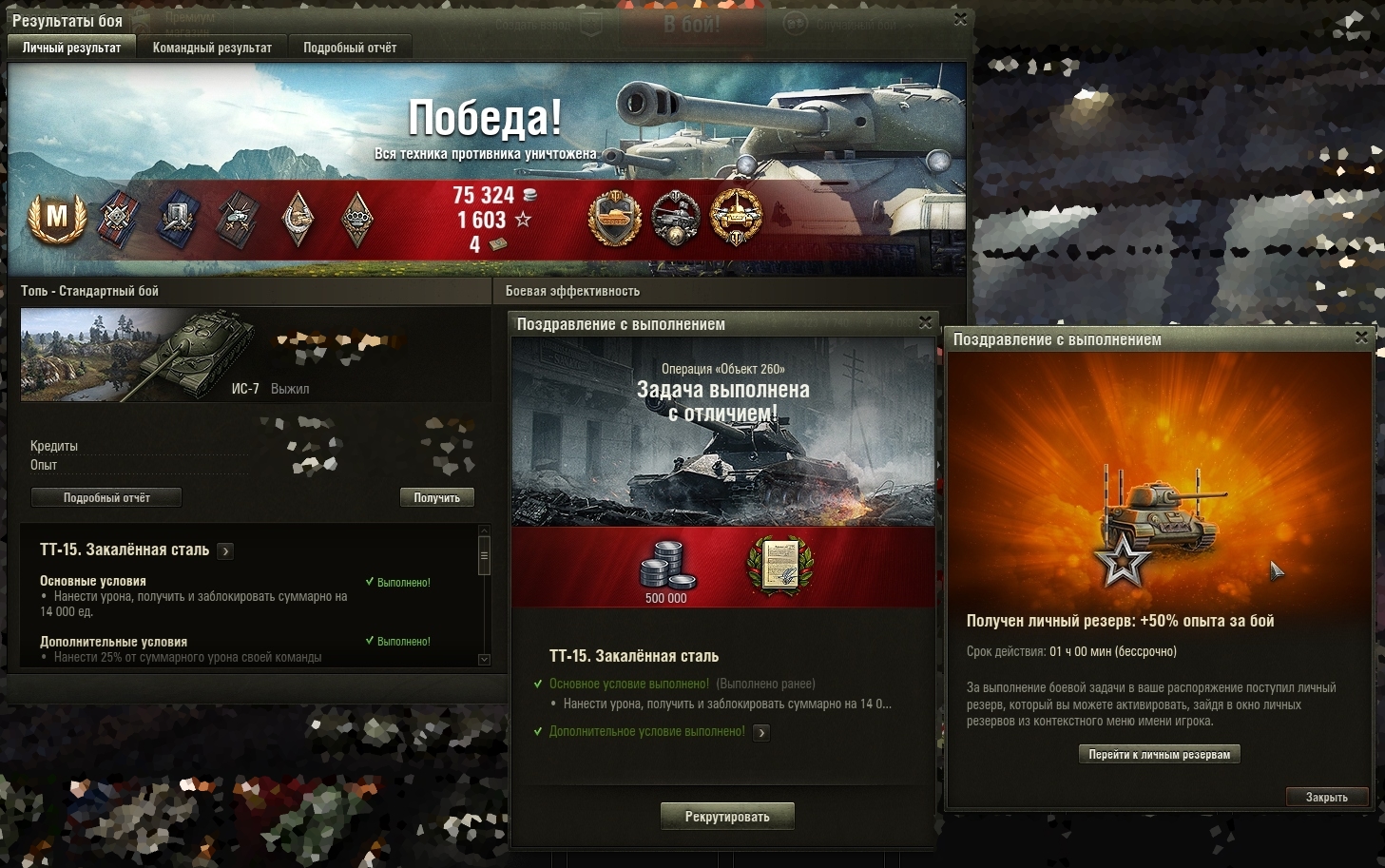Open the Командный результат tab

pyautogui.click(x=212, y=48)
